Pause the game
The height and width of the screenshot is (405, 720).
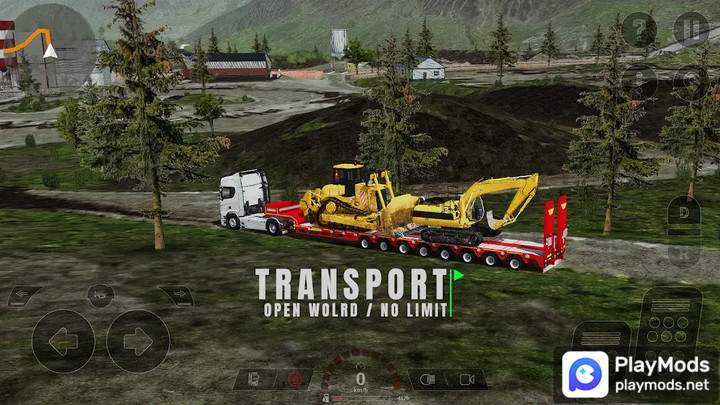coord(690,29)
